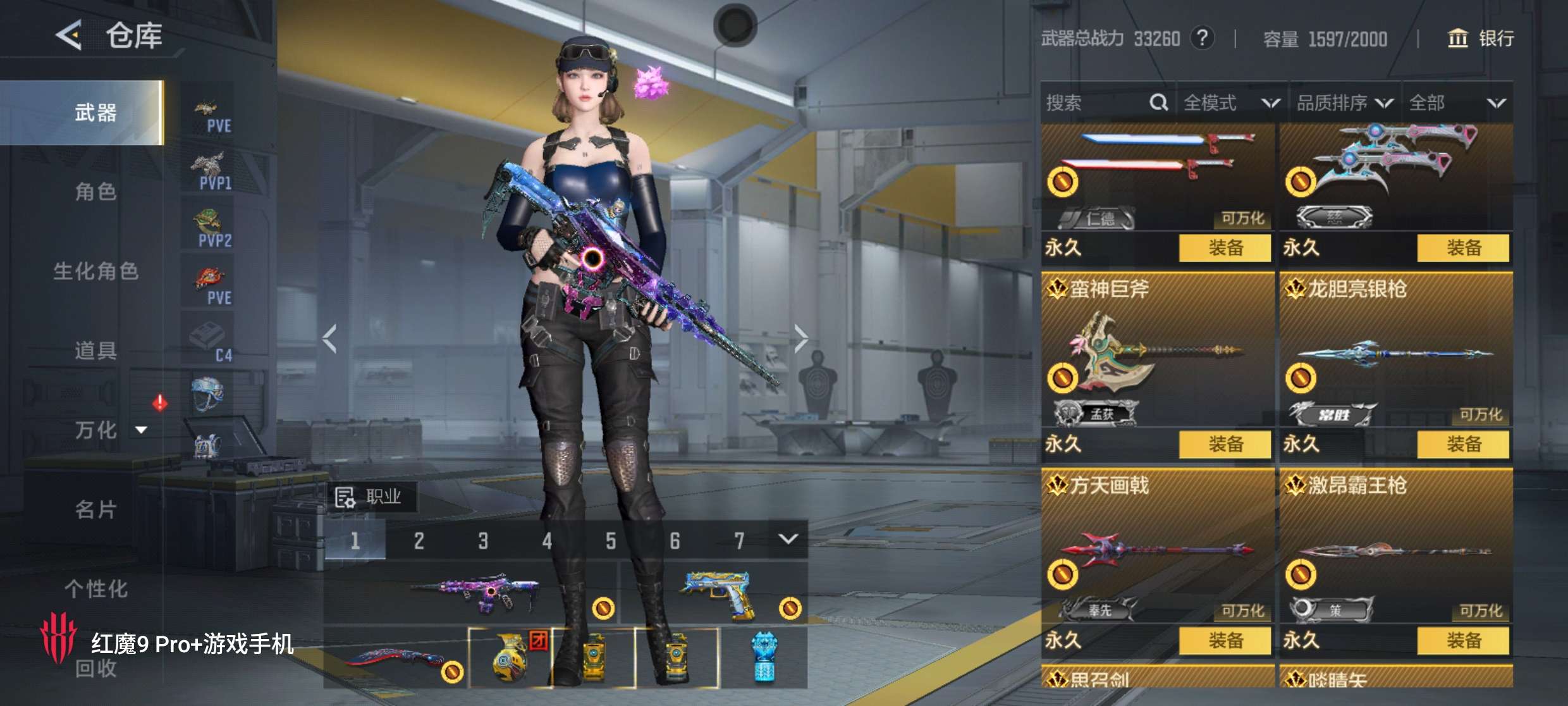Rotate to next character with right arrow

coord(800,339)
